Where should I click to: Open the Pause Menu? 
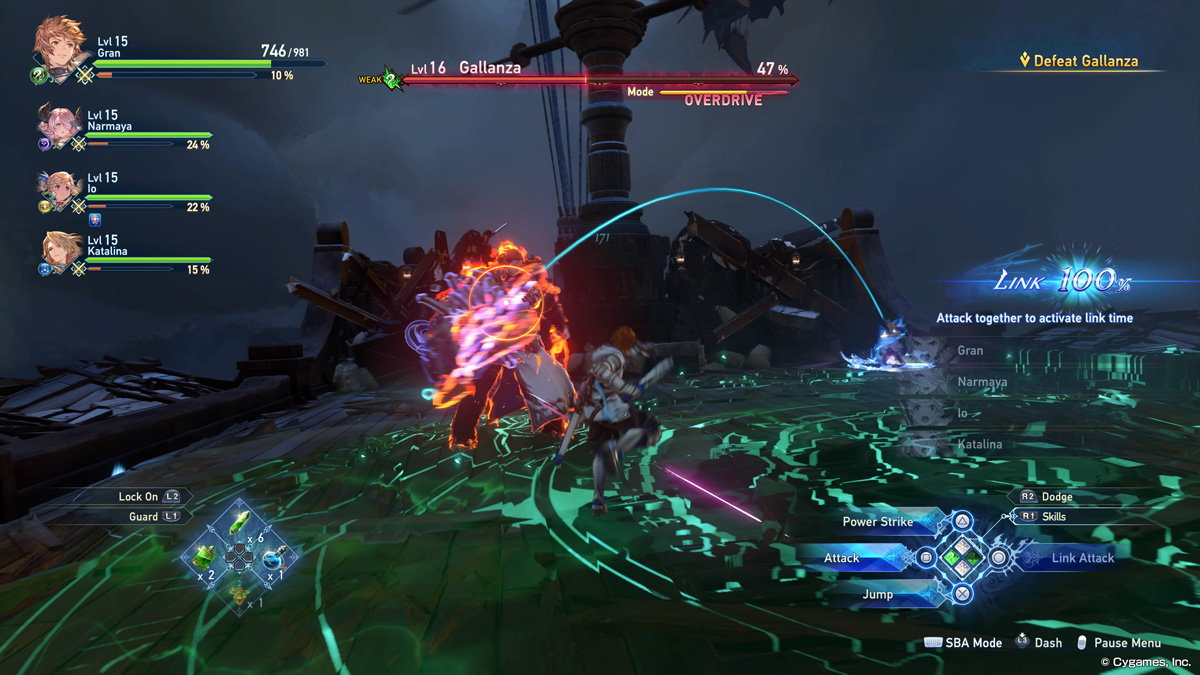point(1126,643)
